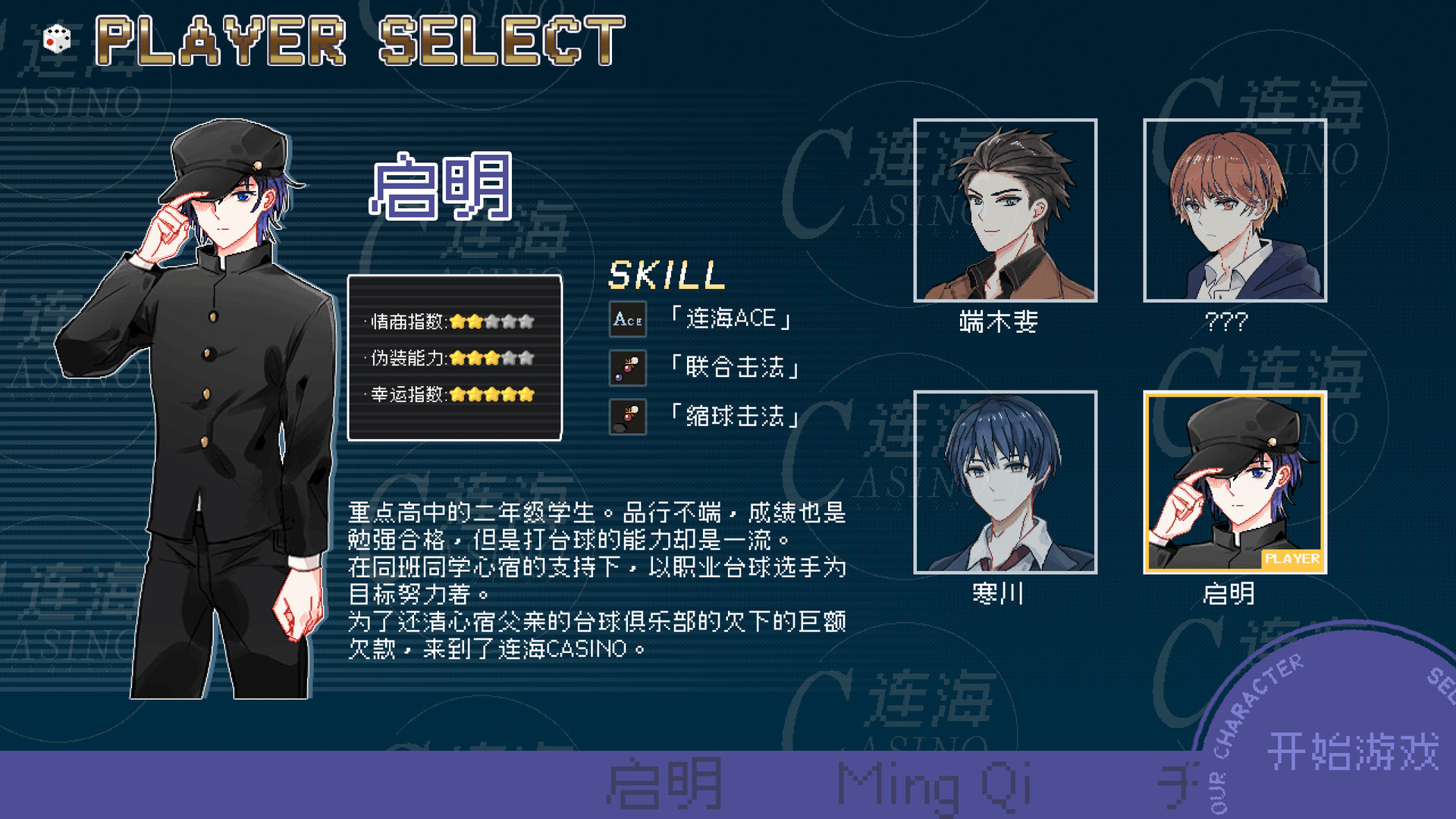Click the 「联合击法」 billiard ball skill icon
The image size is (1456, 819).
(628, 369)
